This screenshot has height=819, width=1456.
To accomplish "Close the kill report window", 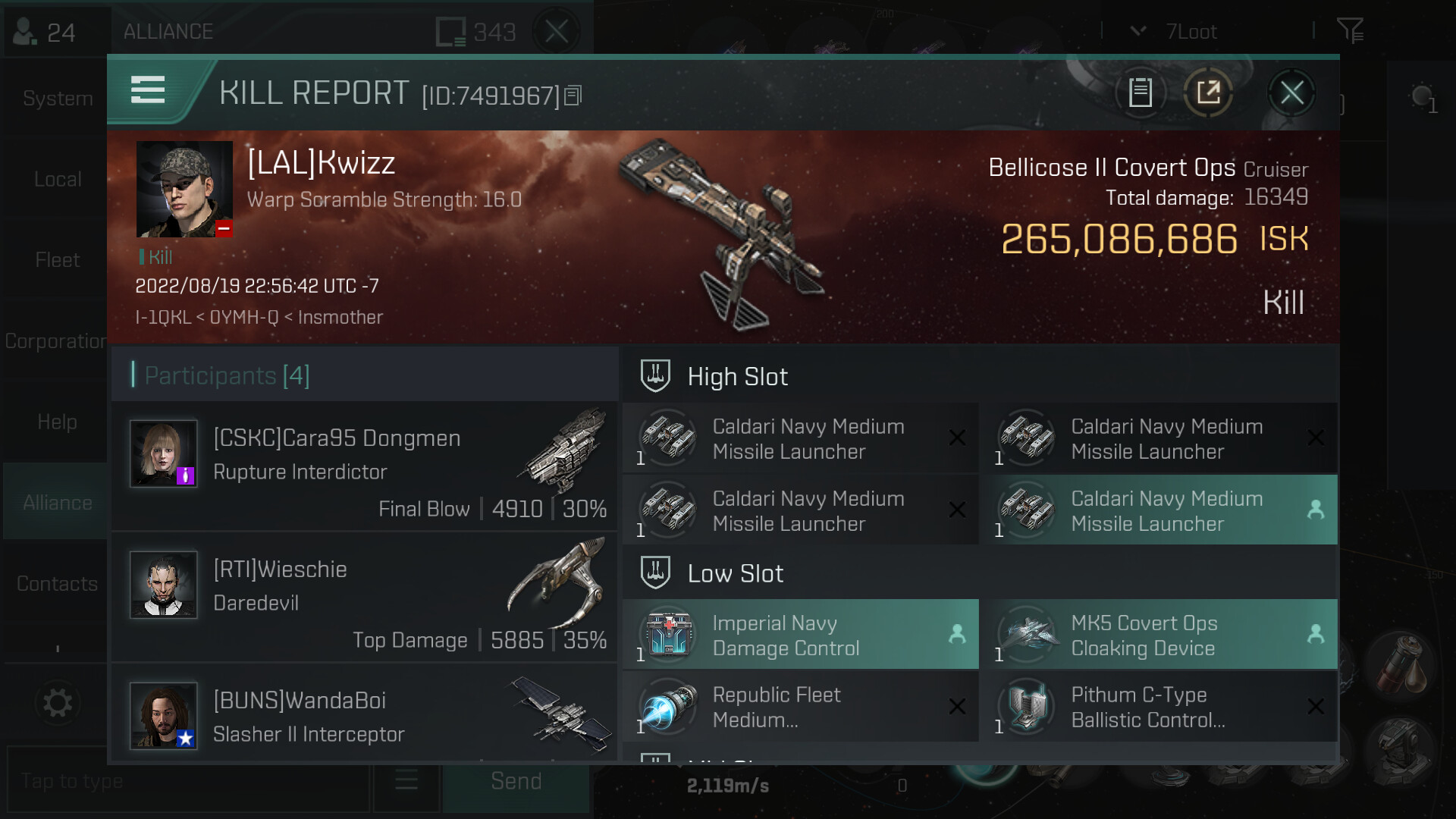I will 1291,93.
